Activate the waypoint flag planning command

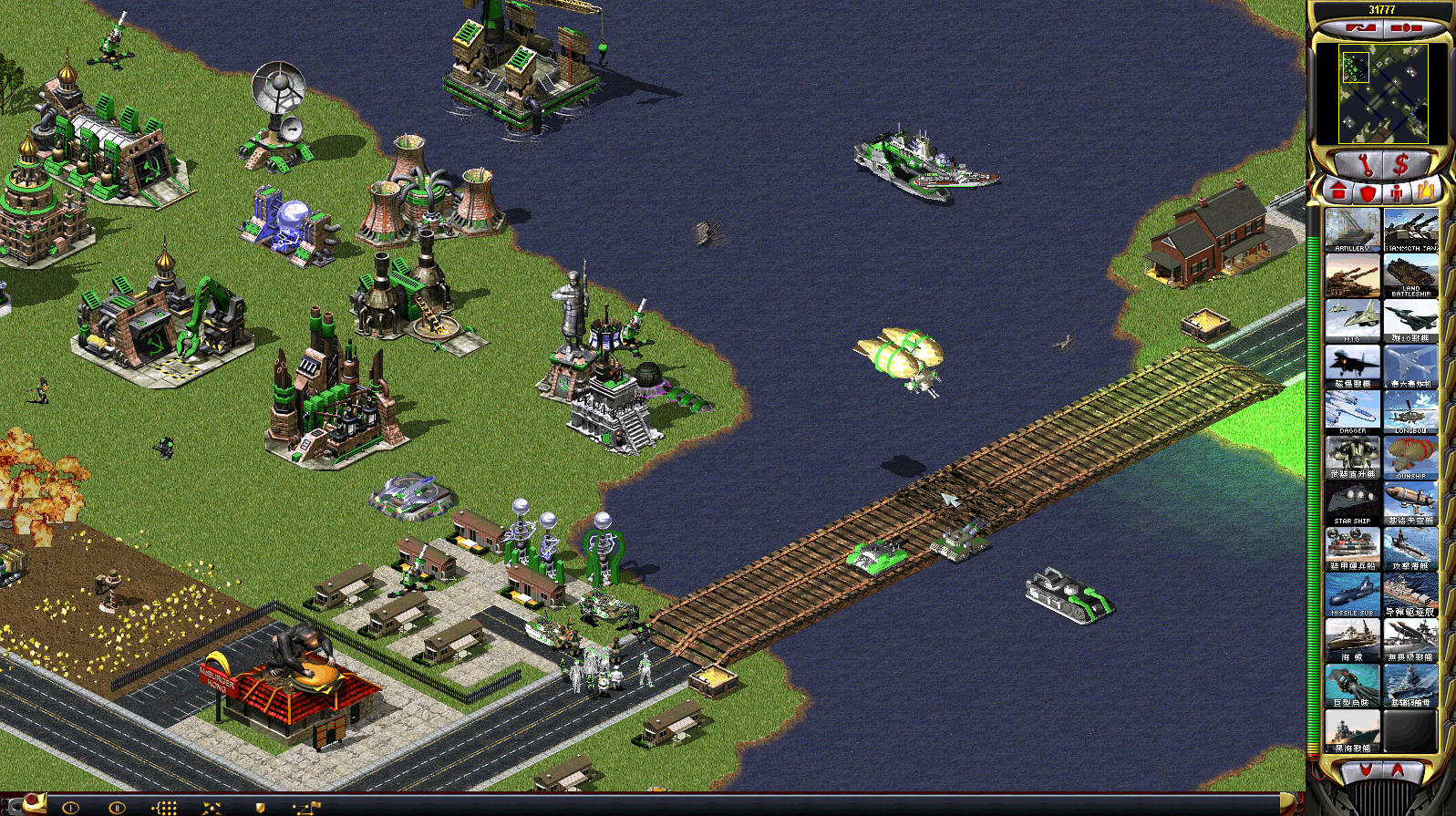306,808
